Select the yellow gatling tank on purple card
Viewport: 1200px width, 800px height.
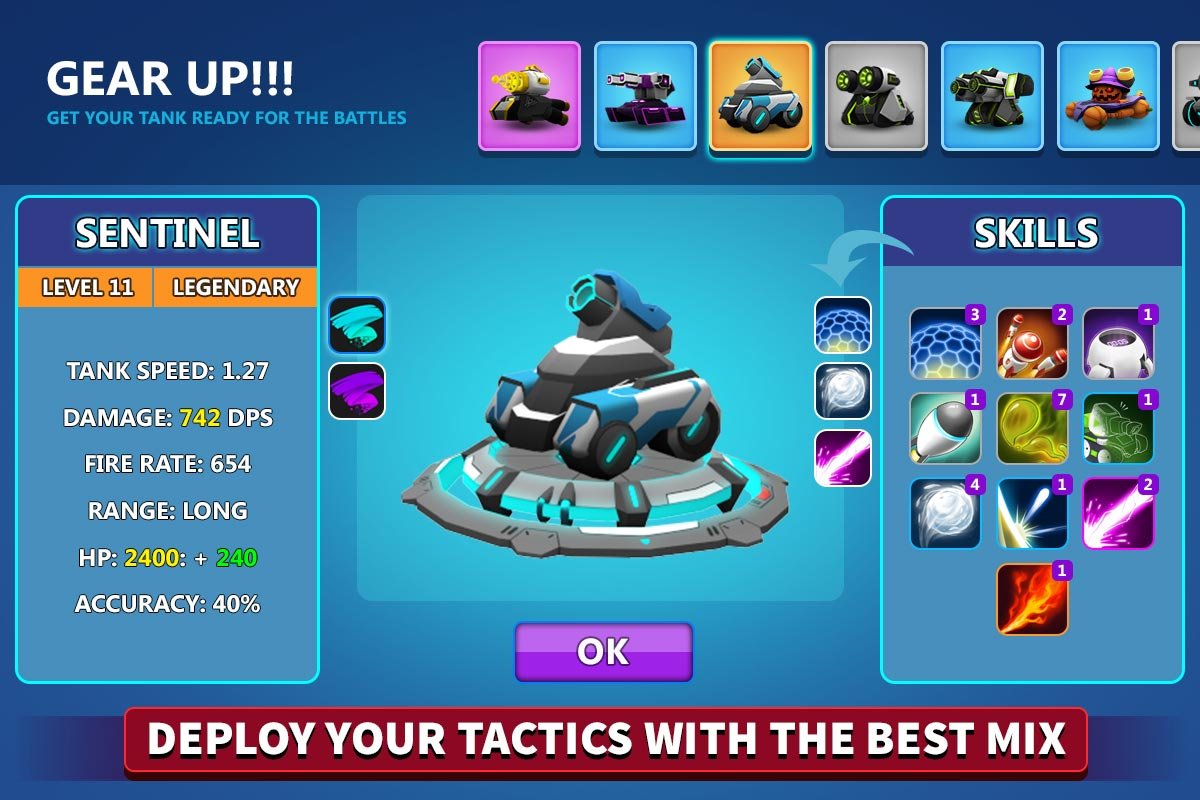(x=529, y=96)
